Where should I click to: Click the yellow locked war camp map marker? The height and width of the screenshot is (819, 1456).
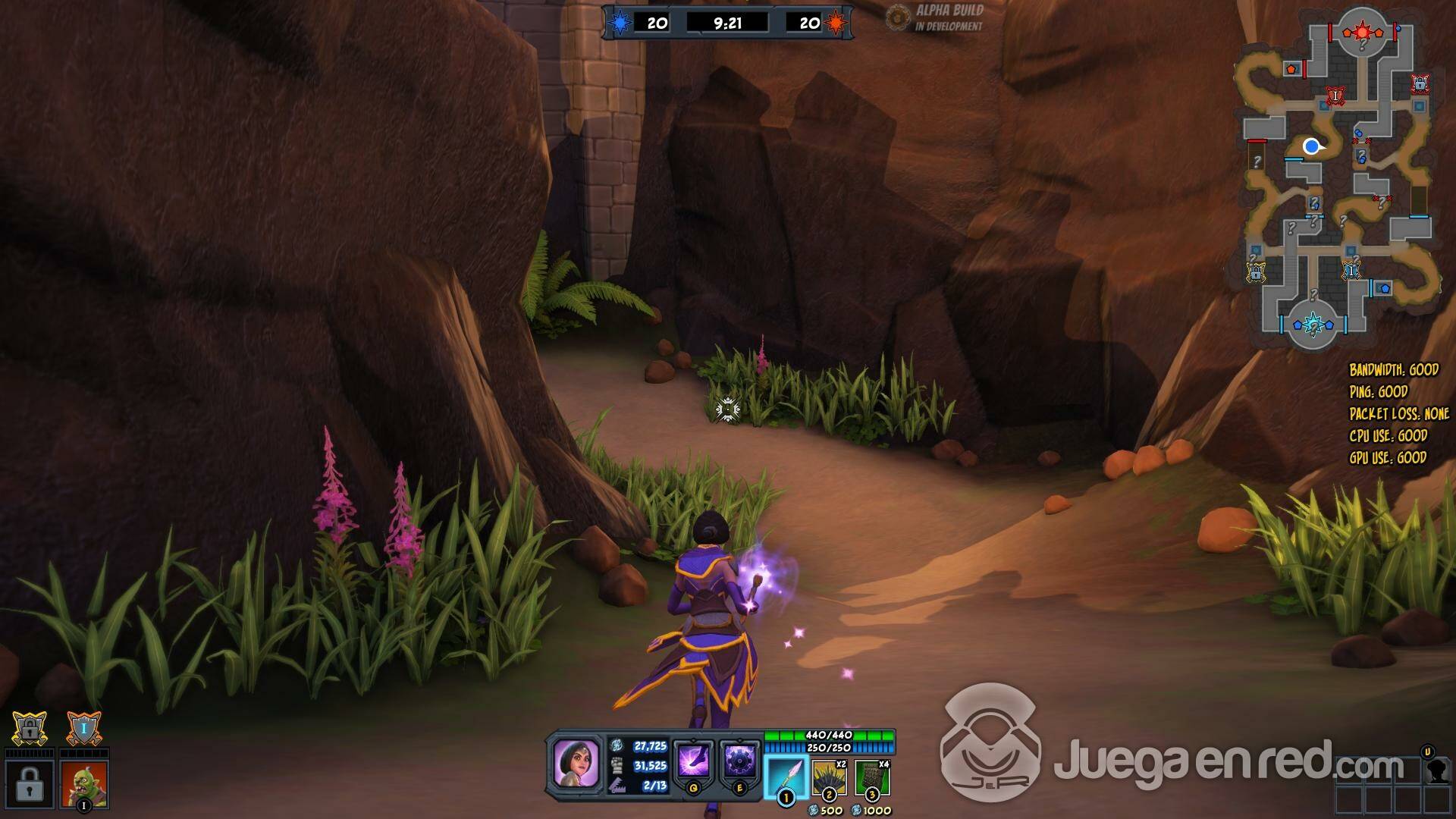1256,271
